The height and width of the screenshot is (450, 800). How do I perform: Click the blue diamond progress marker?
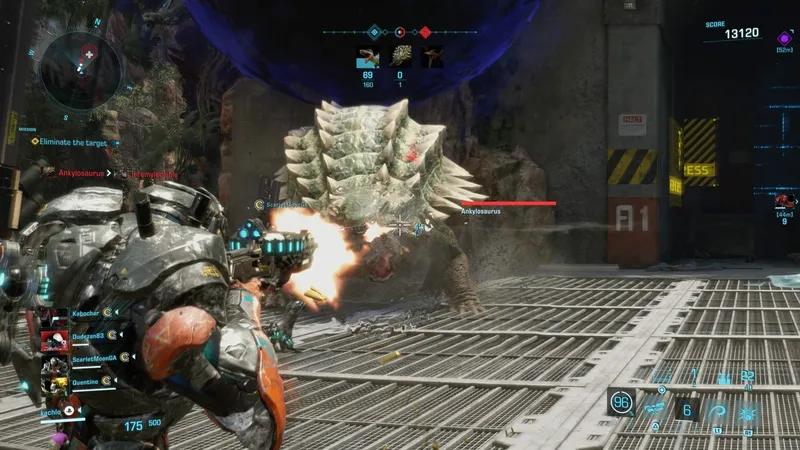click(x=374, y=32)
